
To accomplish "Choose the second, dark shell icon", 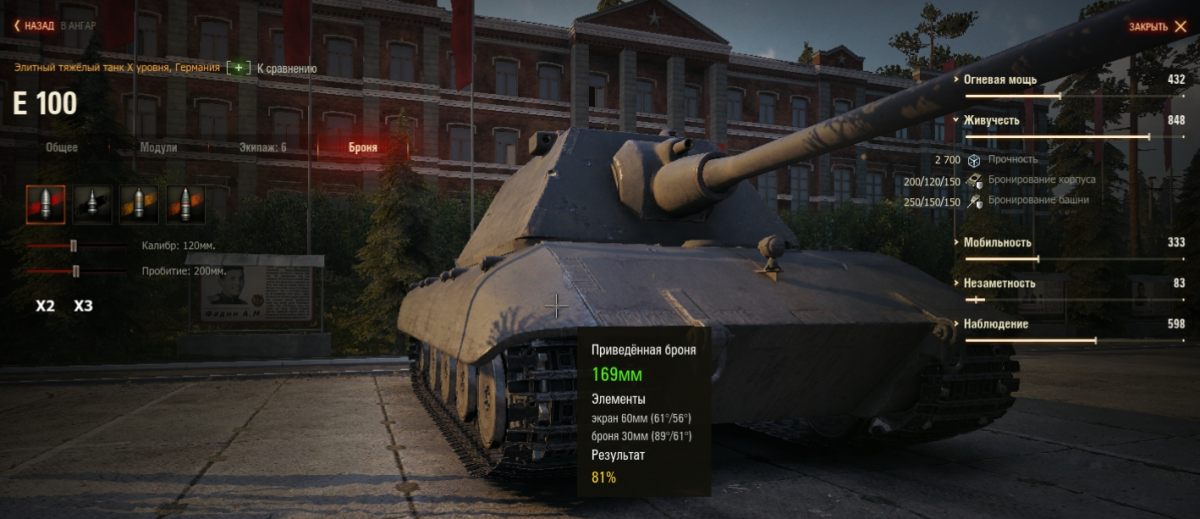I will tap(92, 204).
